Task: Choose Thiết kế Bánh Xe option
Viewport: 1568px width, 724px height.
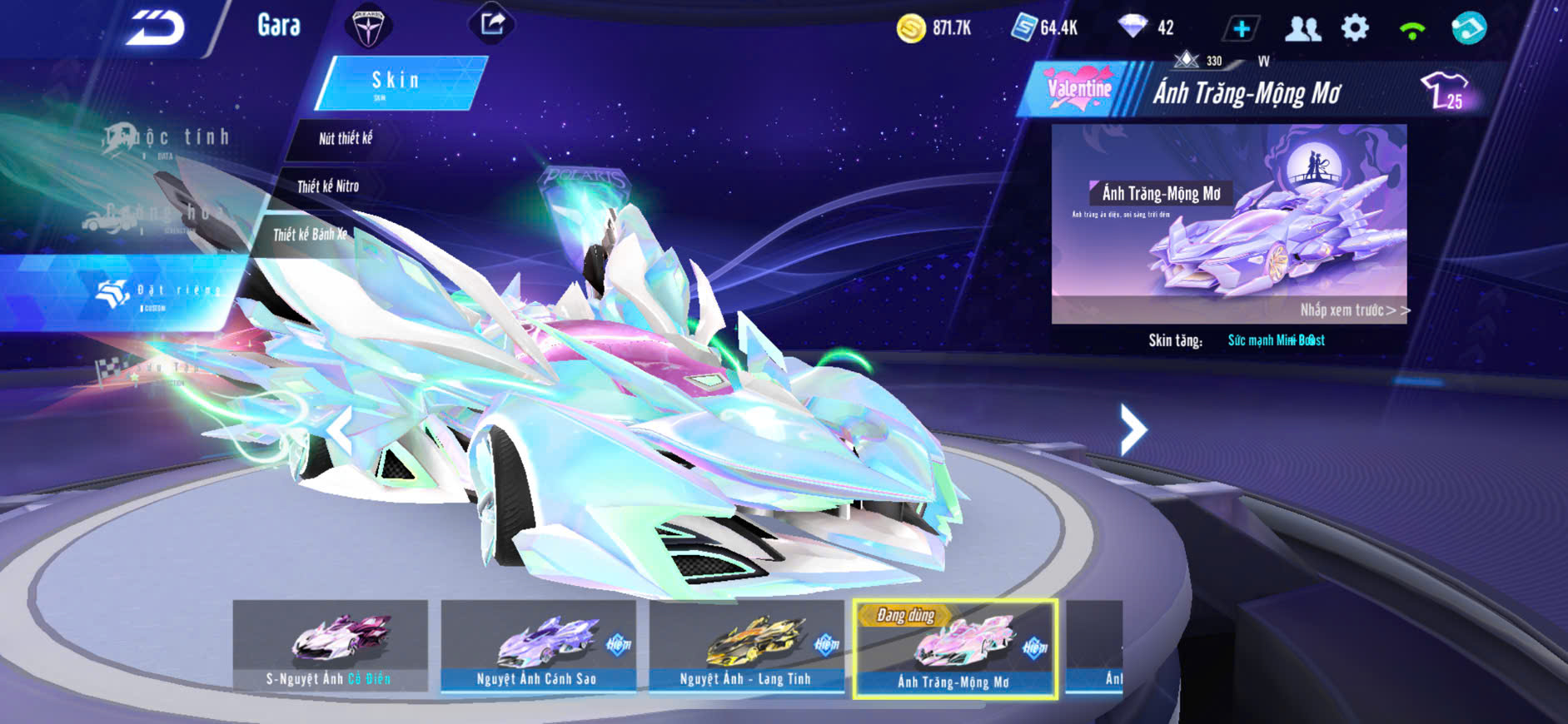Action: tap(310, 235)
